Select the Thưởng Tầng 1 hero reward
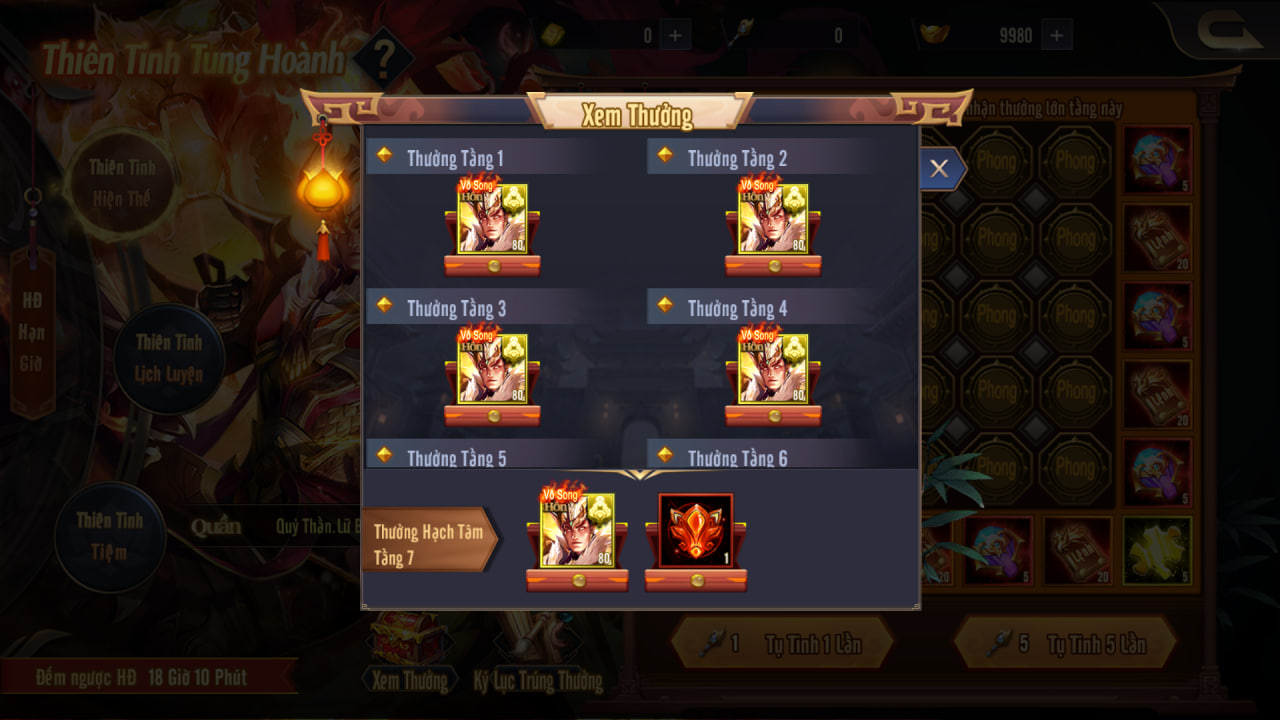The image size is (1280, 720). tap(492, 219)
